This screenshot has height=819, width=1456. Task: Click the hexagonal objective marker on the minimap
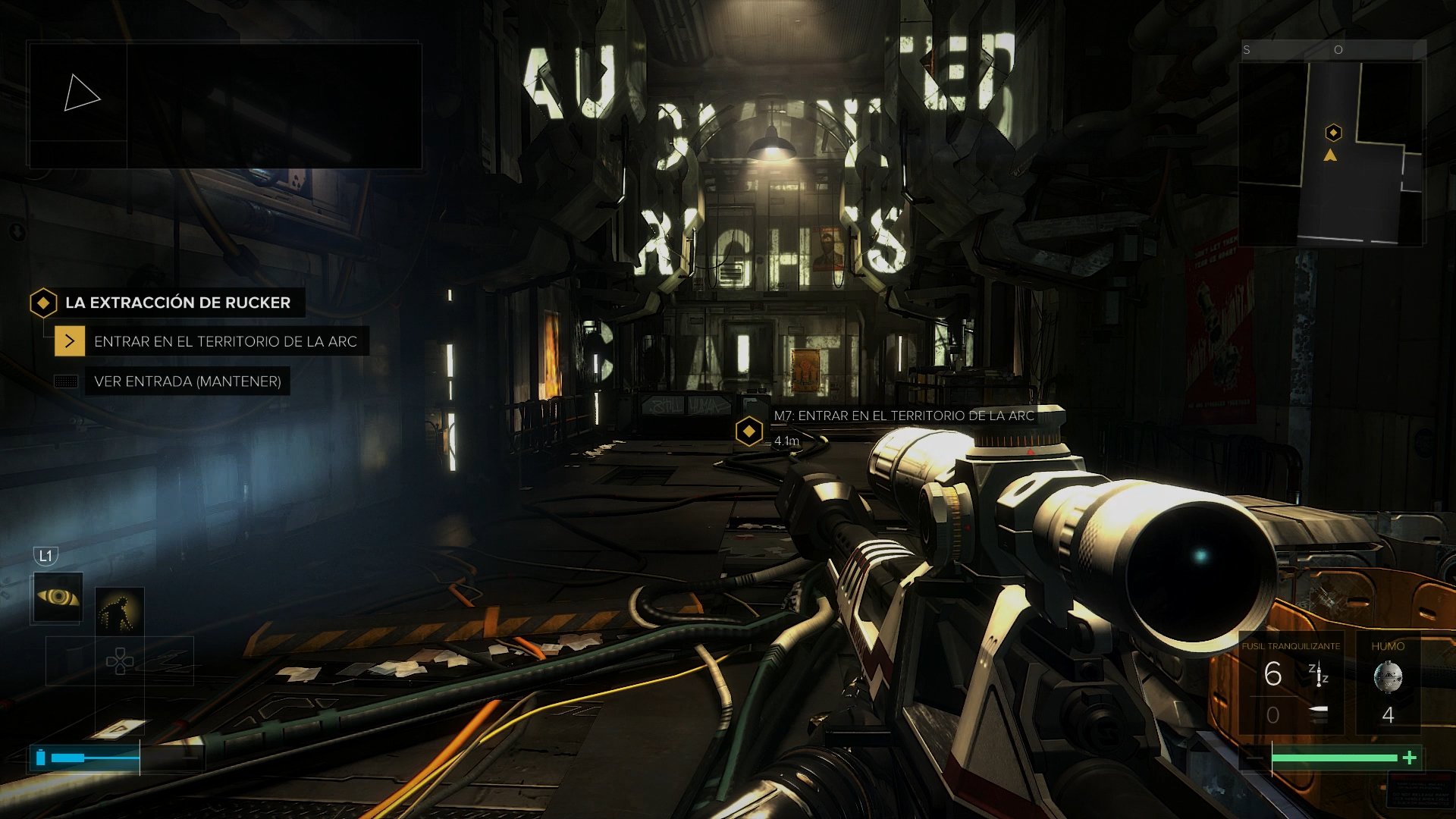click(x=1333, y=133)
